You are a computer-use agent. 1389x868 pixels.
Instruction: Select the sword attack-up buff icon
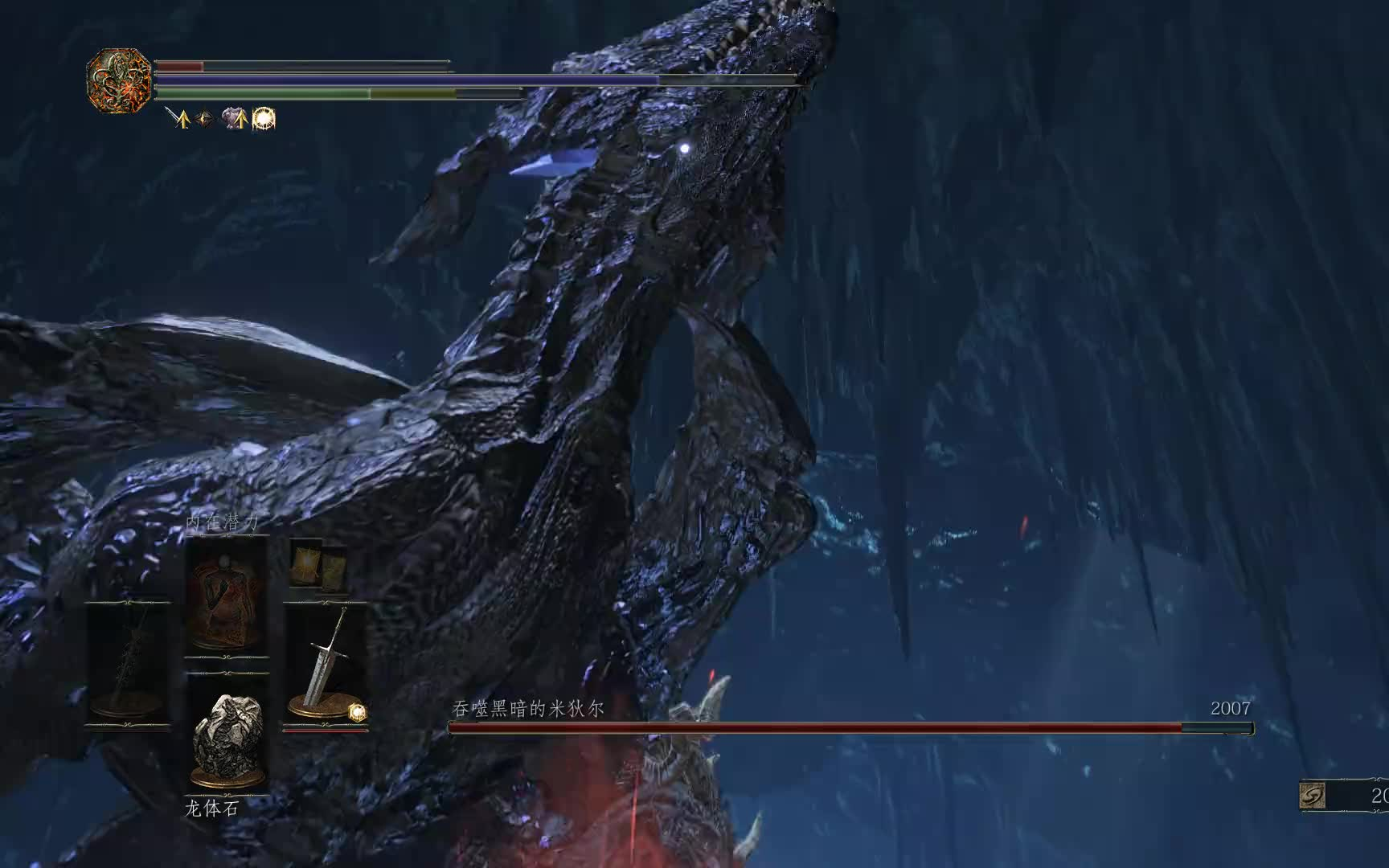click(x=178, y=119)
